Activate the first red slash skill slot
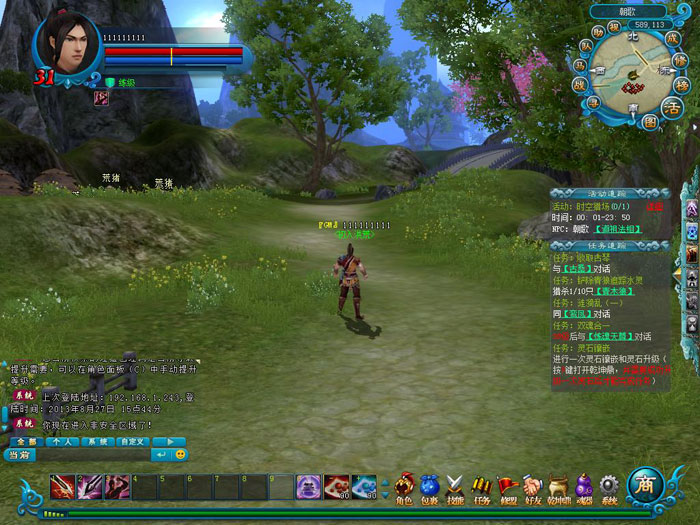The image size is (700, 525). point(63,487)
